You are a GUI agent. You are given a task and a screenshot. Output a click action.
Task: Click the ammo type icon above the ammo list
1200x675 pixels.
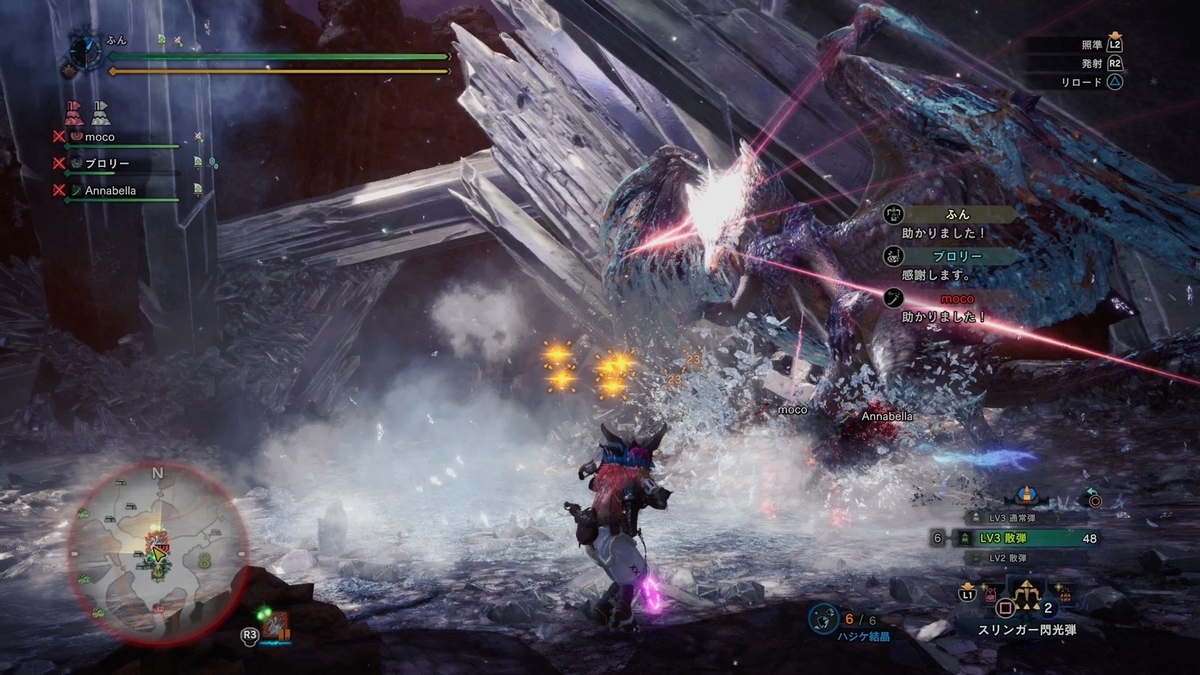point(1024,495)
